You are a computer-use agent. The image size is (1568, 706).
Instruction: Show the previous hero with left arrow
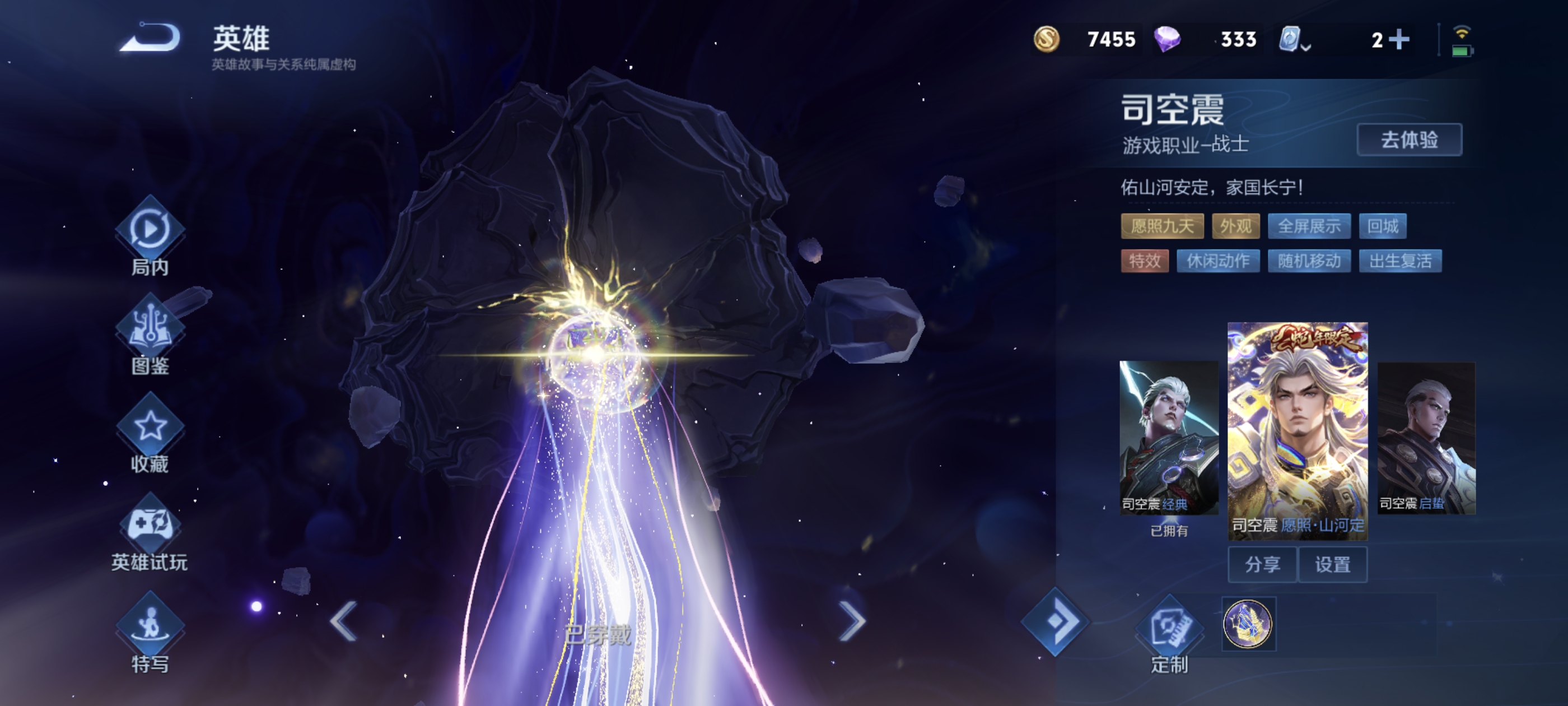(x=344, y=621)
